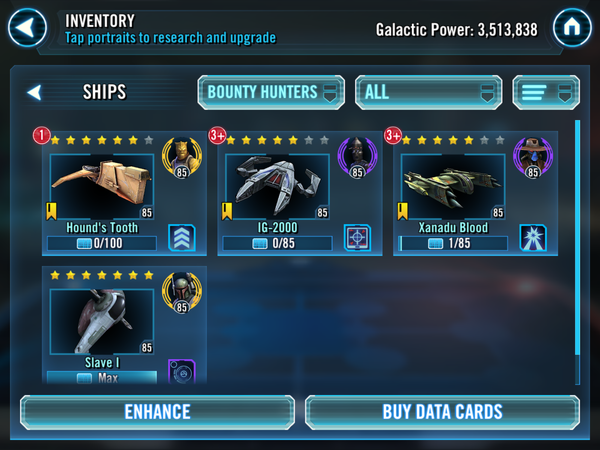The height and width of the screenshot is (450, 600).
Task: Select the Xanadu Blood ship card
Action: click(x=452, y=186)
